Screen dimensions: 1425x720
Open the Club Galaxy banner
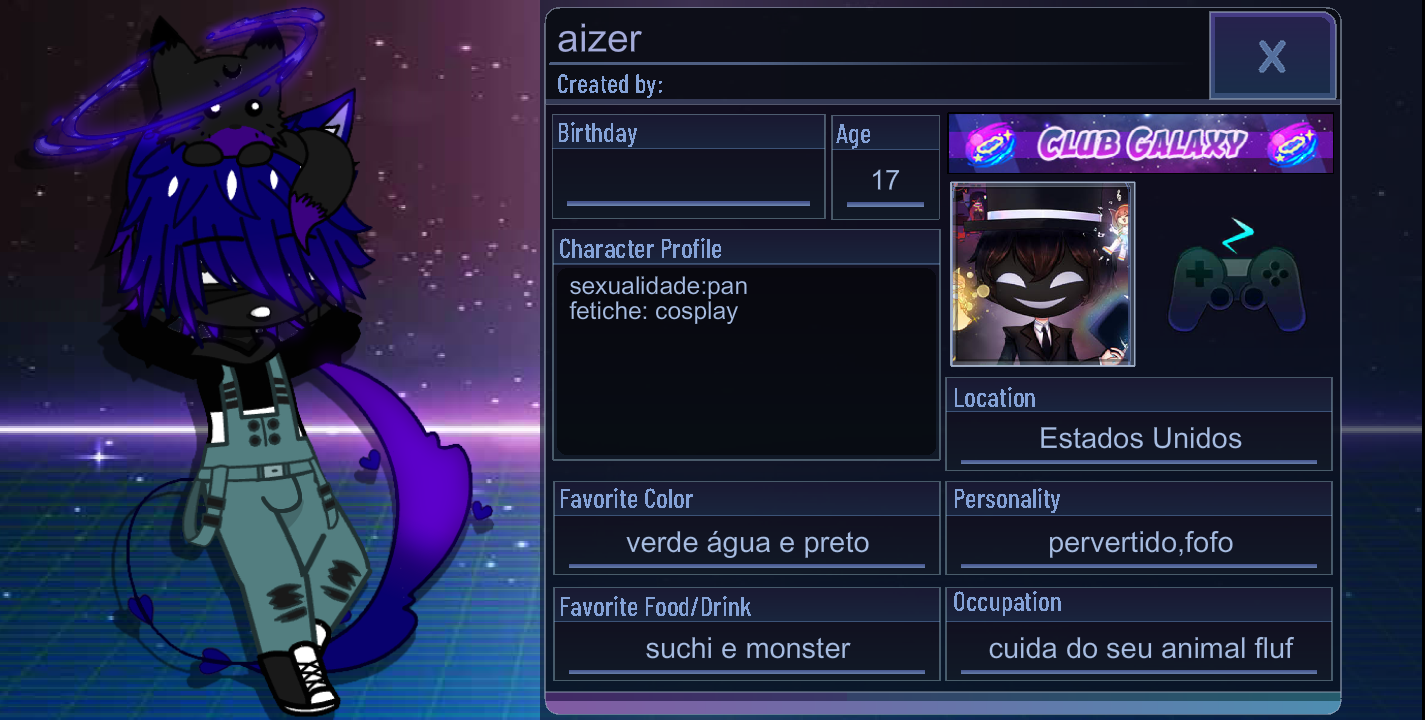(1140, 142)
